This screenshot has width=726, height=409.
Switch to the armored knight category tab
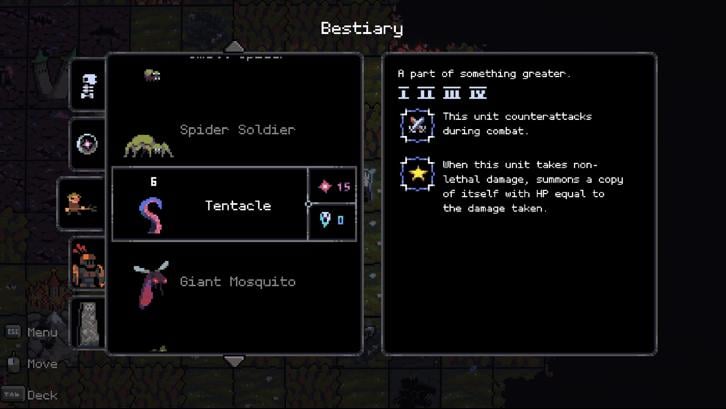point(88,265)
